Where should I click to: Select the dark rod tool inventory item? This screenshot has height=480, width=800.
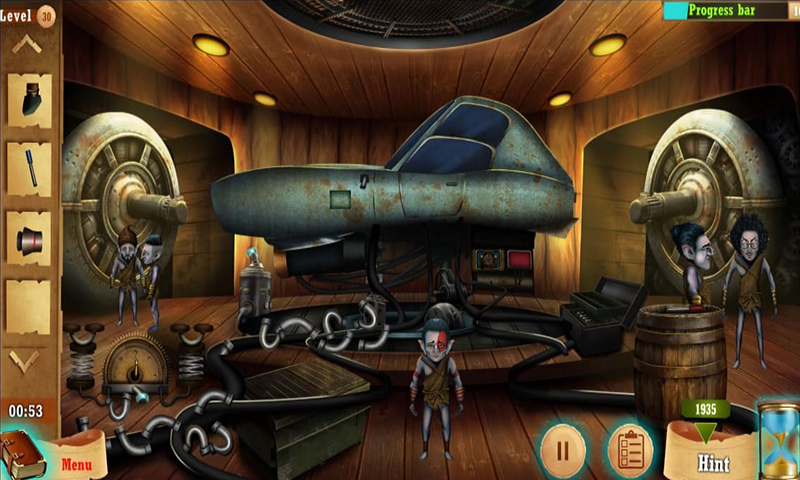tap(30, 167)
